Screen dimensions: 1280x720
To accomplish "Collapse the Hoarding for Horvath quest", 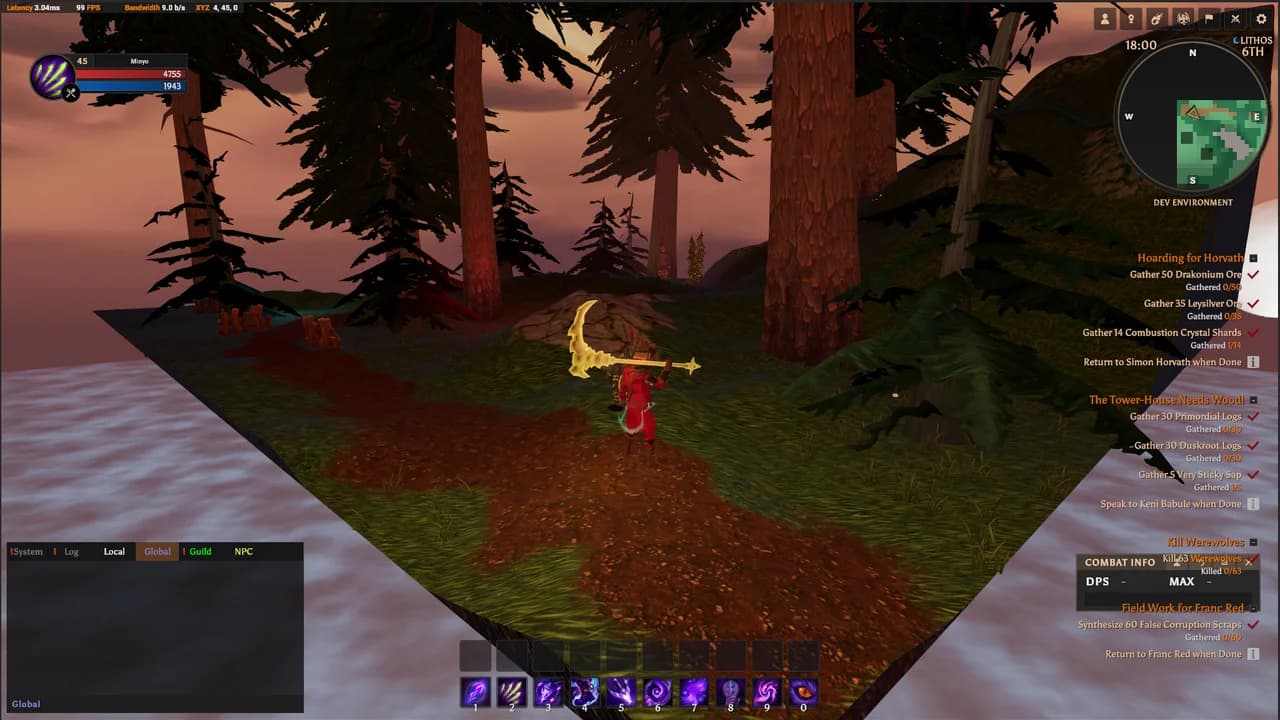I will click(1252, 258).
